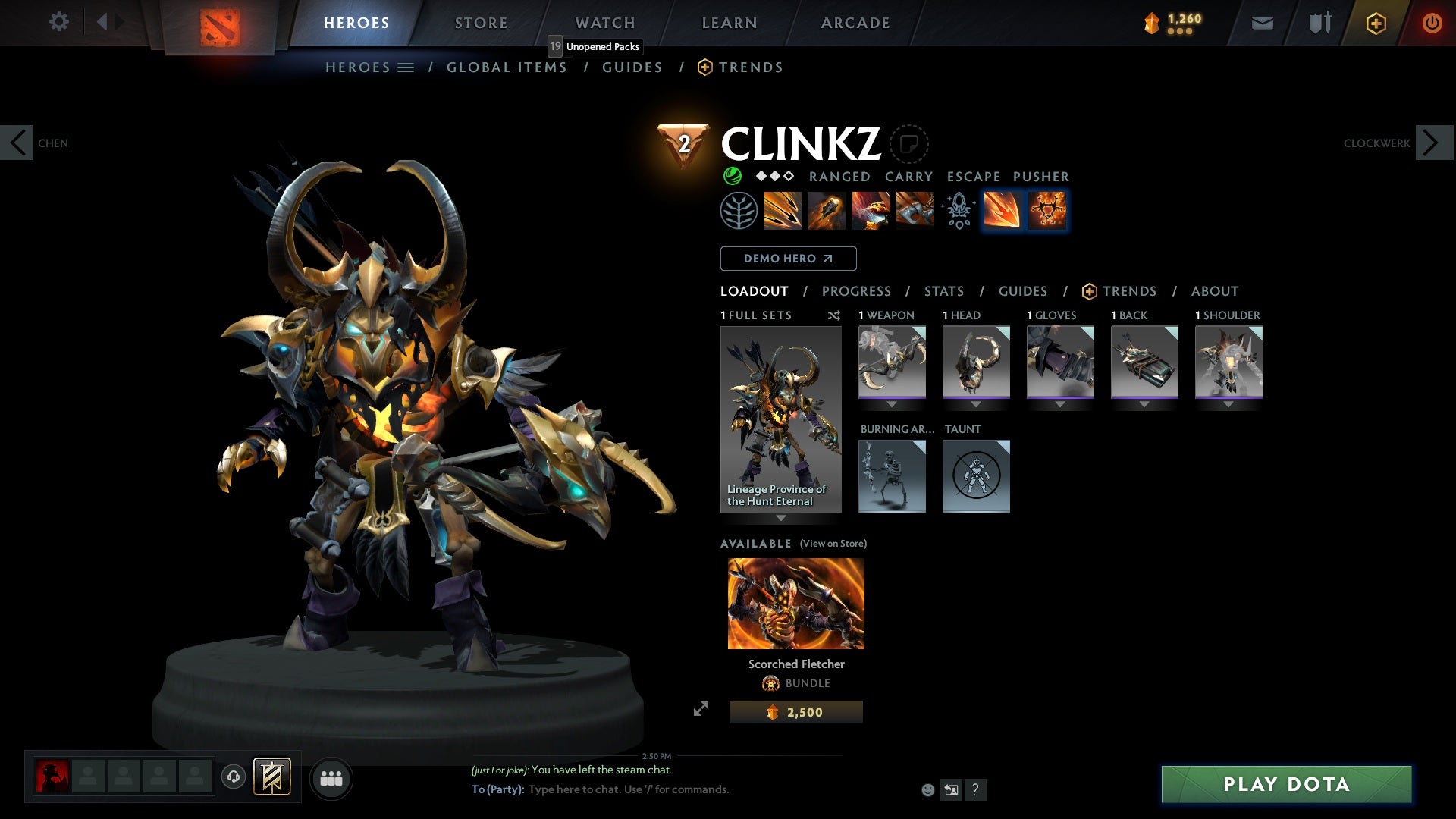
Task: Click the notifications envelope icon
Action: pos(1261,22)
